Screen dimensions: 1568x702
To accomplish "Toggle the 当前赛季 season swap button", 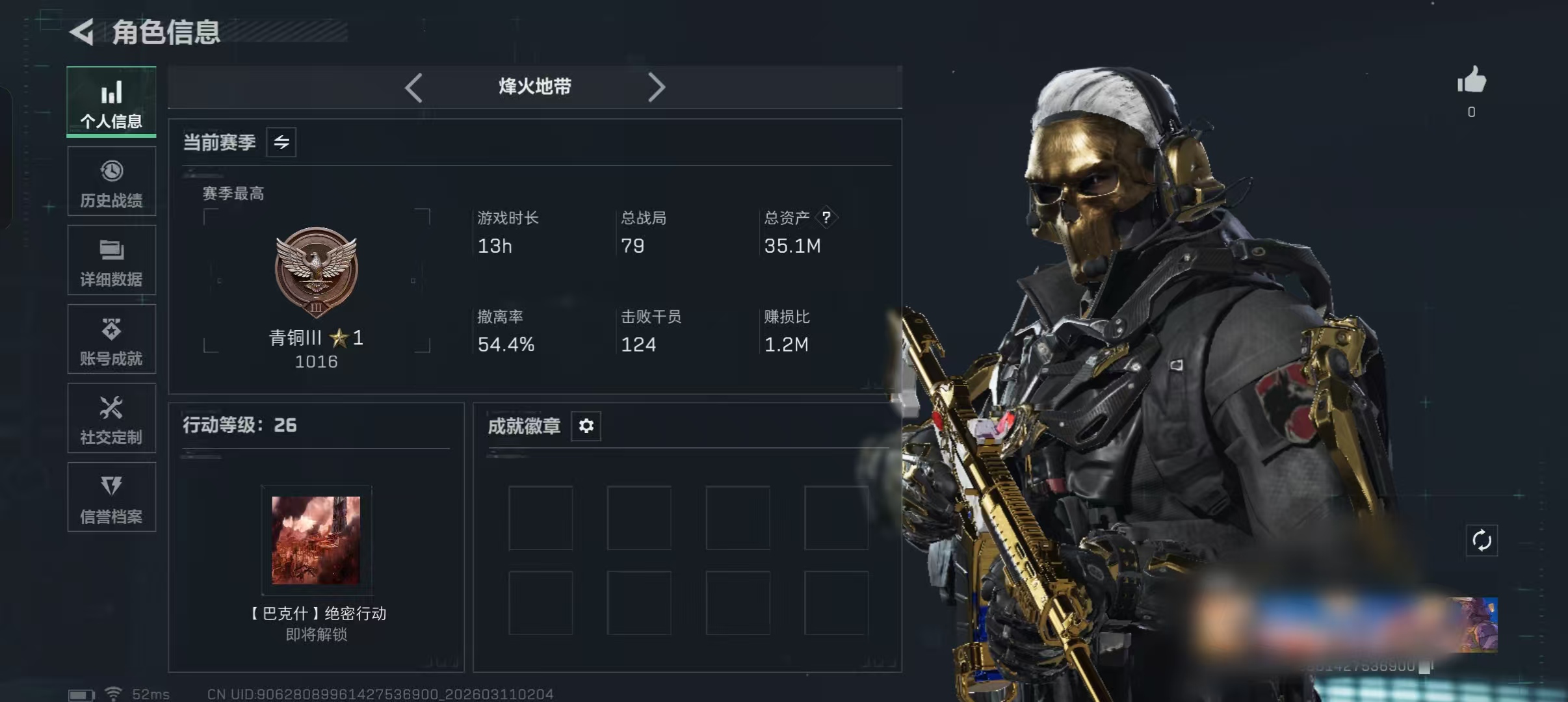I will (x=281, y=142).
